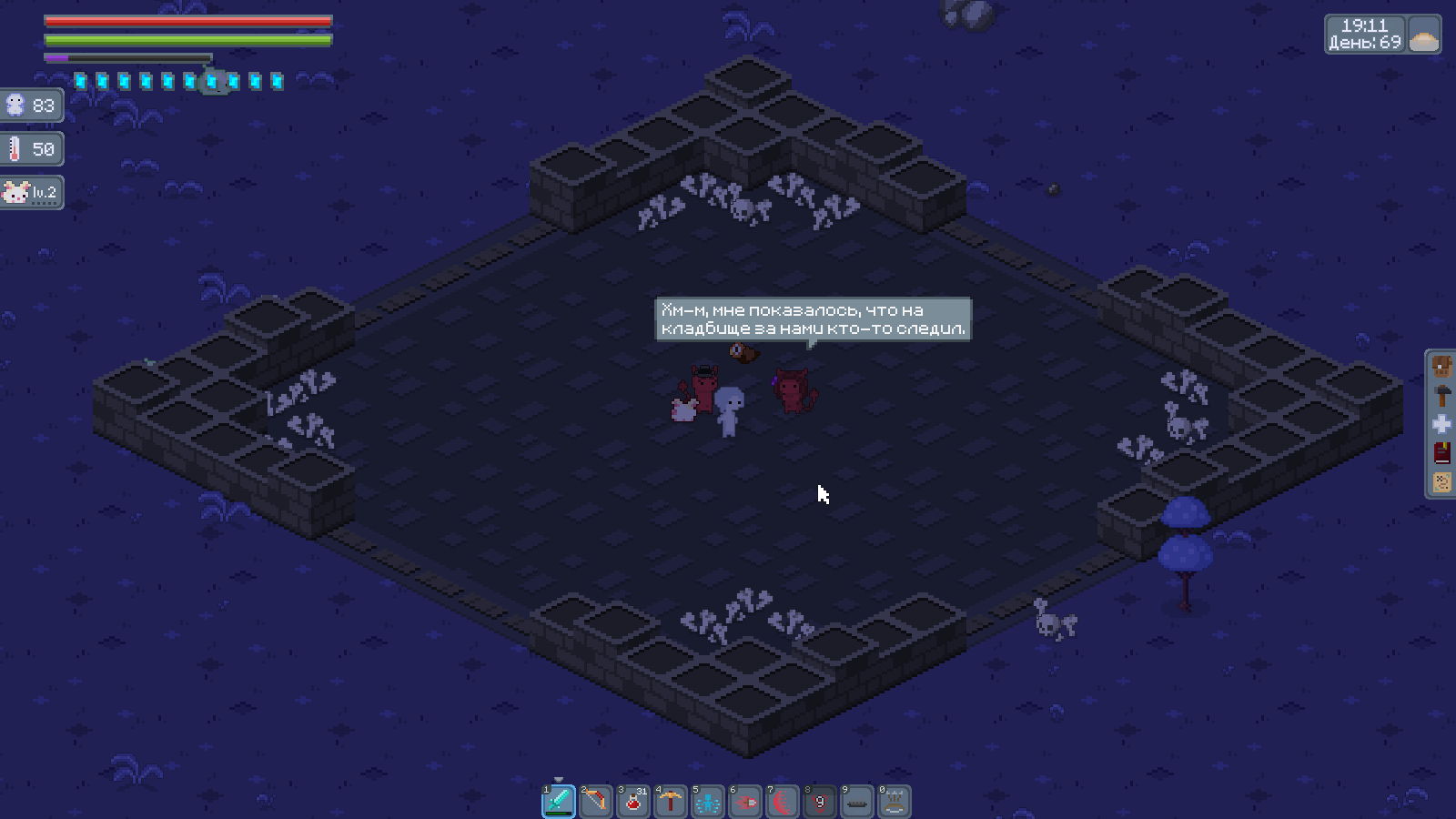1456x819 pixels.
Task: Choose the red potion stack of 31
Action: click(633, 802)
